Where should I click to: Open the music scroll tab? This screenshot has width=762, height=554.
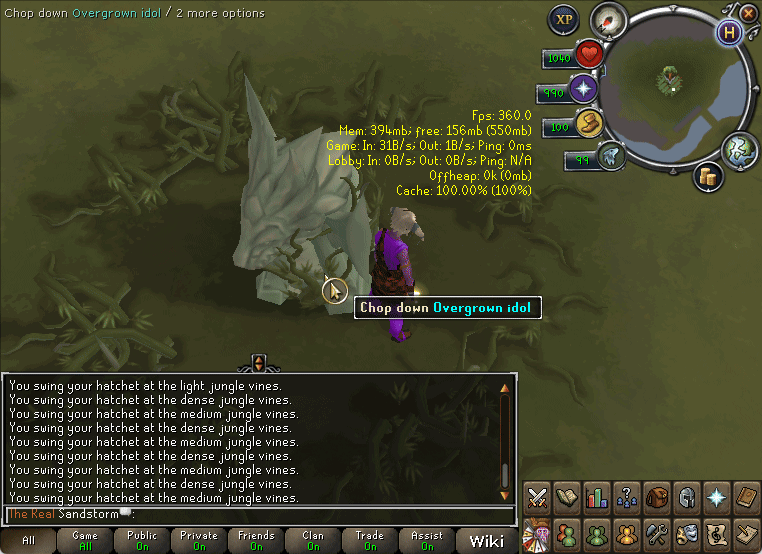pos(717,532)
